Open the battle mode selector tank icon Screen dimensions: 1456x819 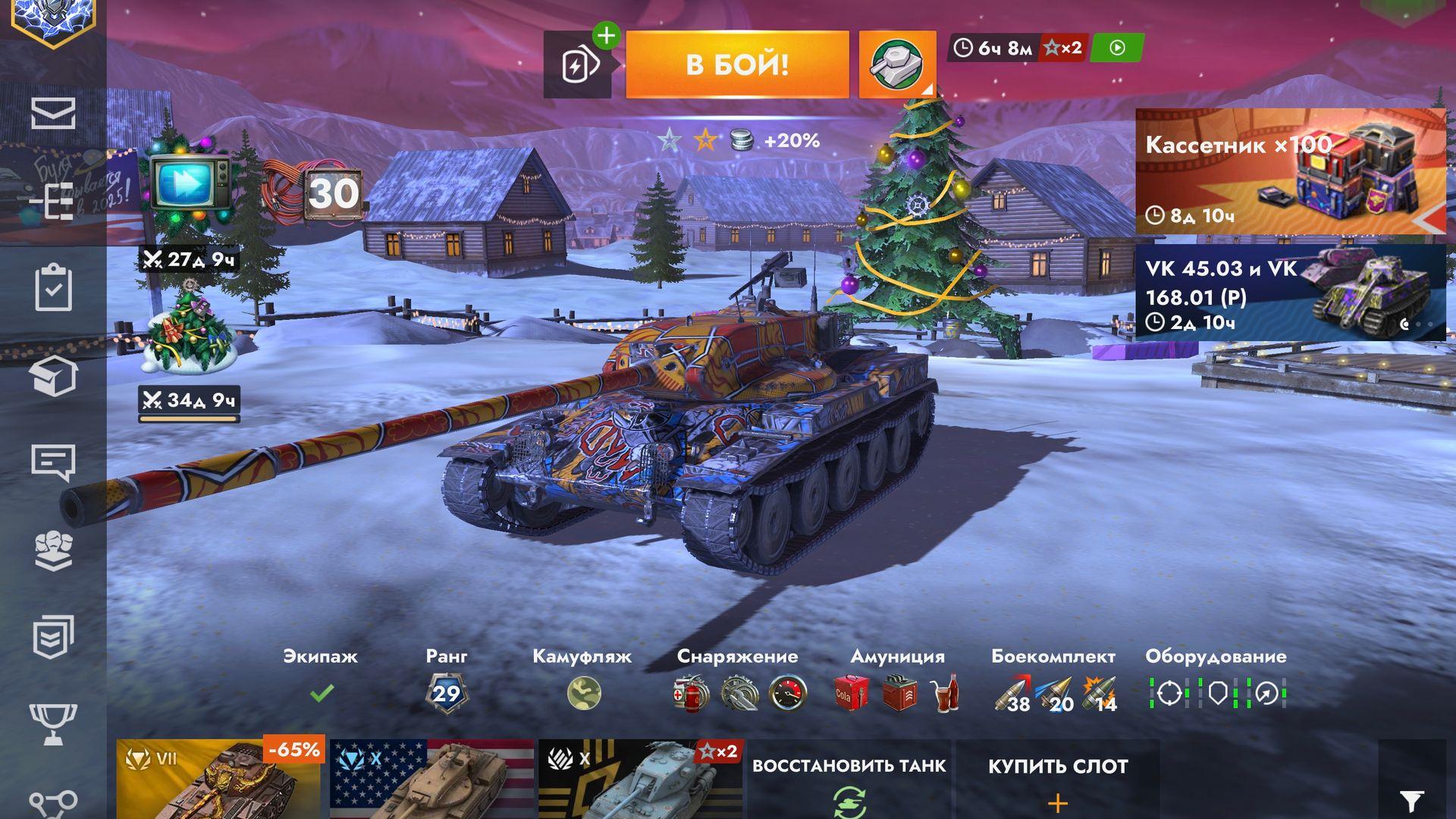(x=896, y=64)
